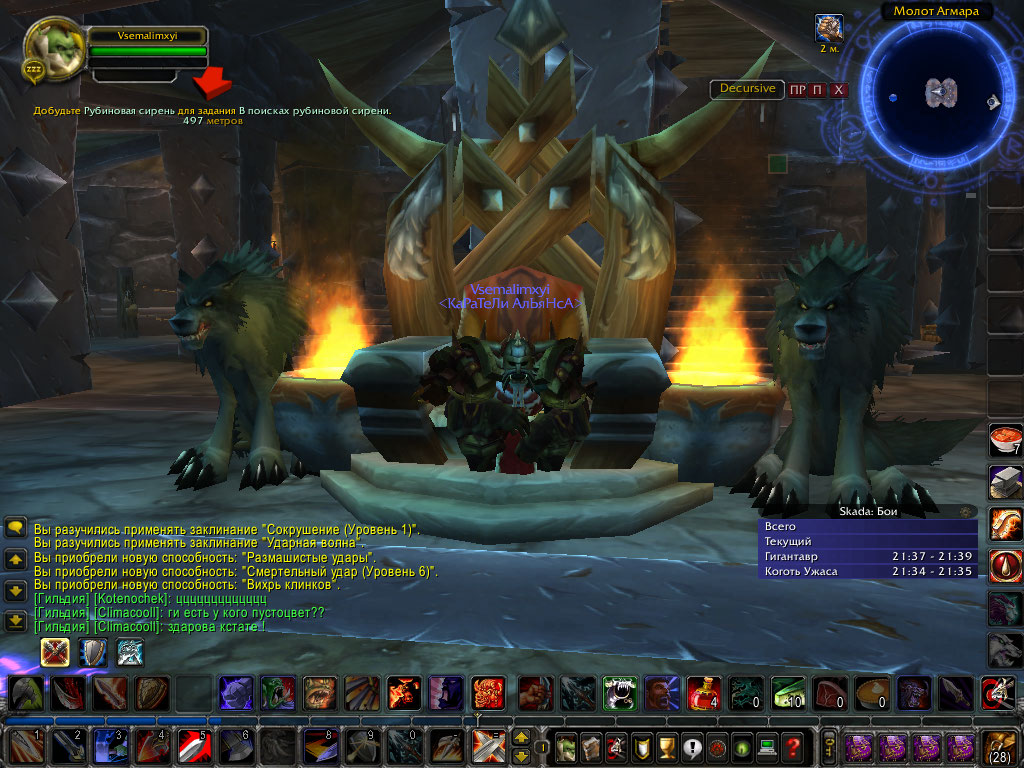Open the minimap showing Молот Агмара
This screenshot has width=1024, height=768.
click(x=937, y=93)
